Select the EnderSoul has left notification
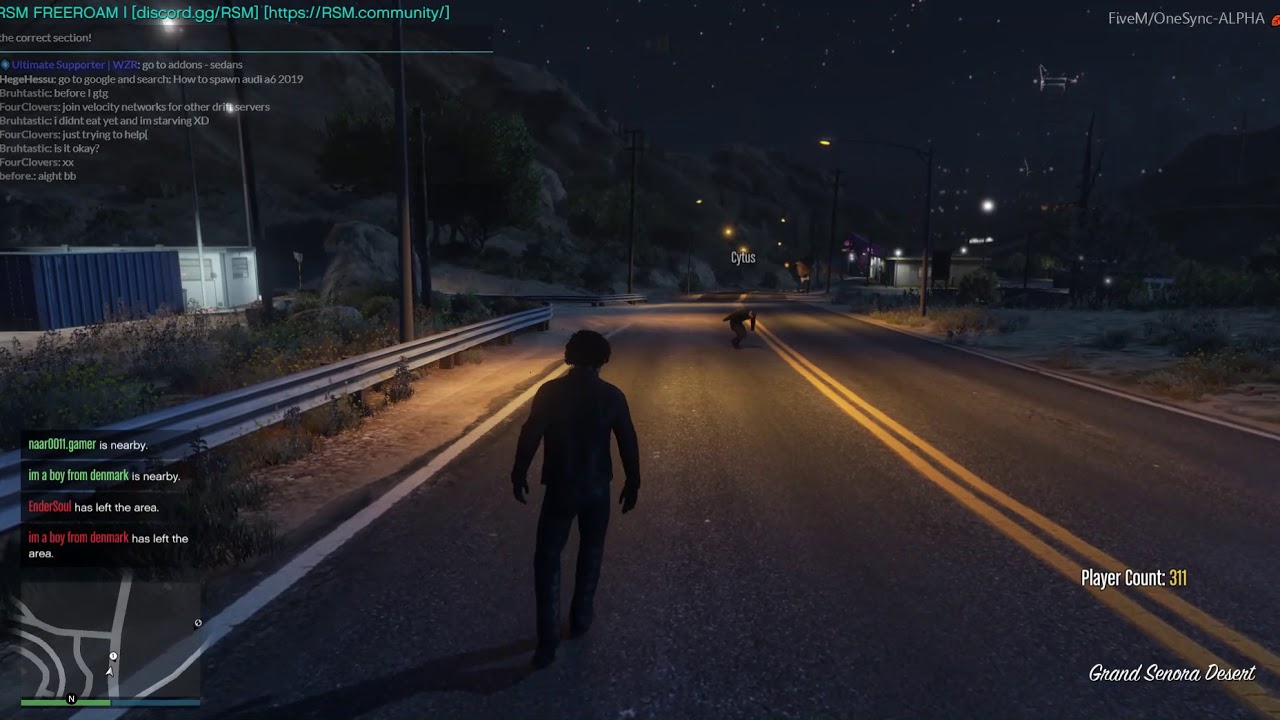The width and height of the screenshot is (1280, 720). point(93,507)
